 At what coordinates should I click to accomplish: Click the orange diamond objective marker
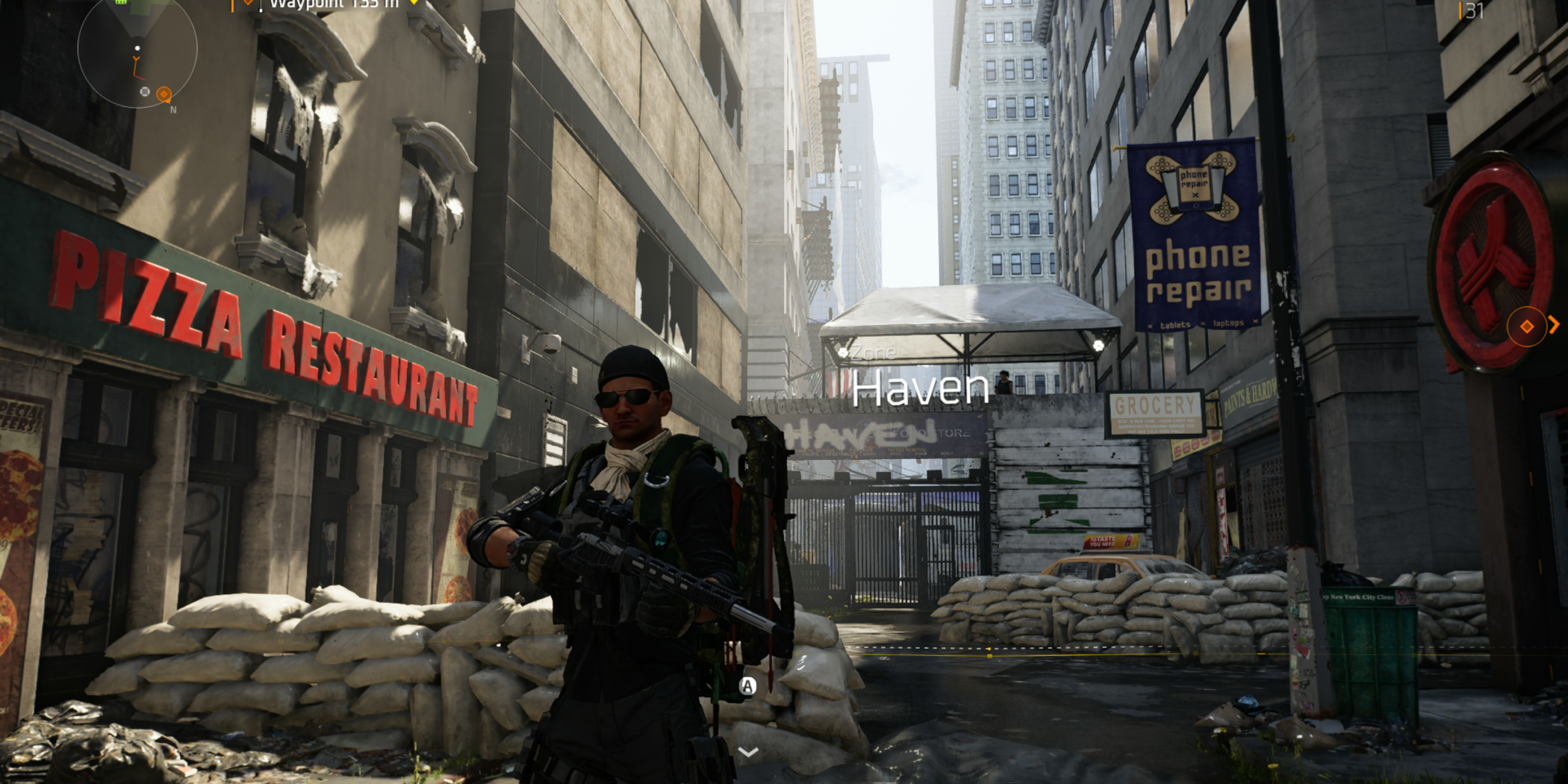pos(1526,326)
